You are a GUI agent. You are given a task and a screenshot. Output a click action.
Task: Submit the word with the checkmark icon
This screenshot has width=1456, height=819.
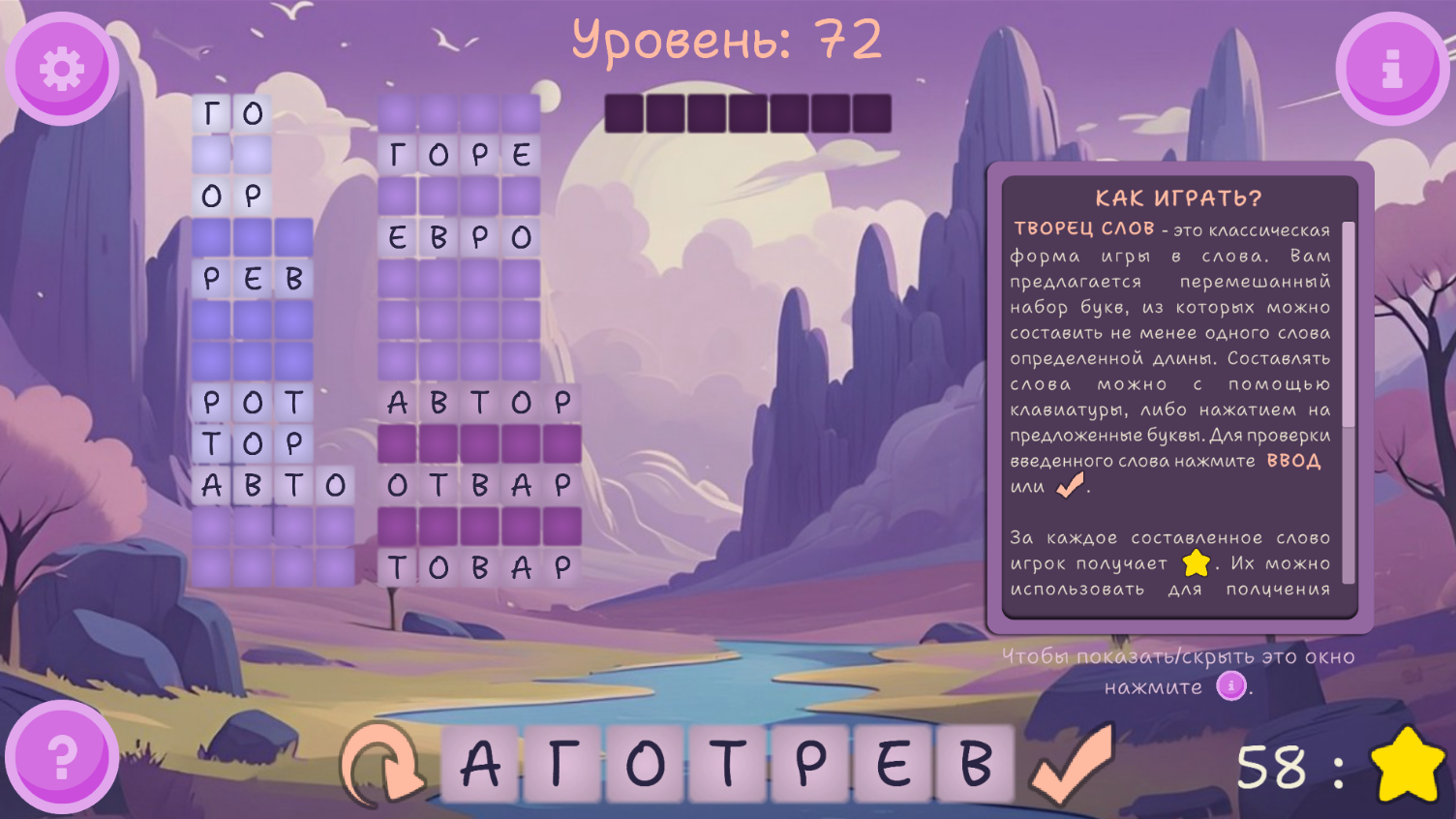point(1070,765)
